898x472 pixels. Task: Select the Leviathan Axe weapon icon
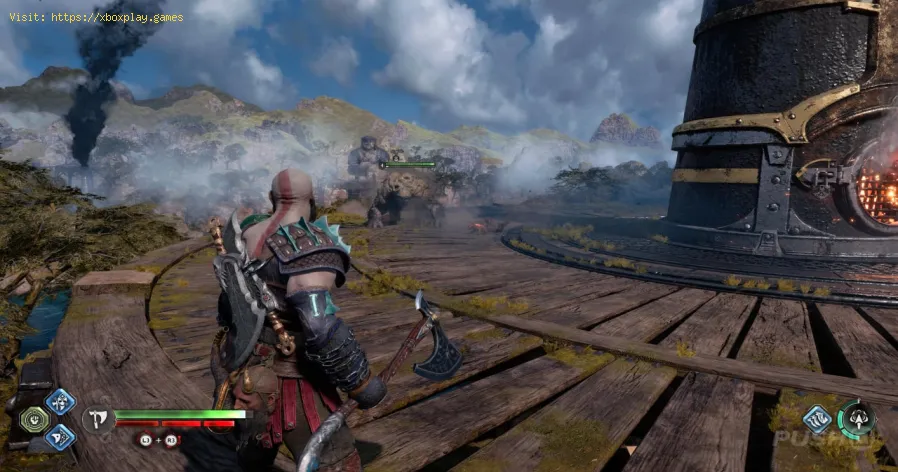tap(99, 420)
